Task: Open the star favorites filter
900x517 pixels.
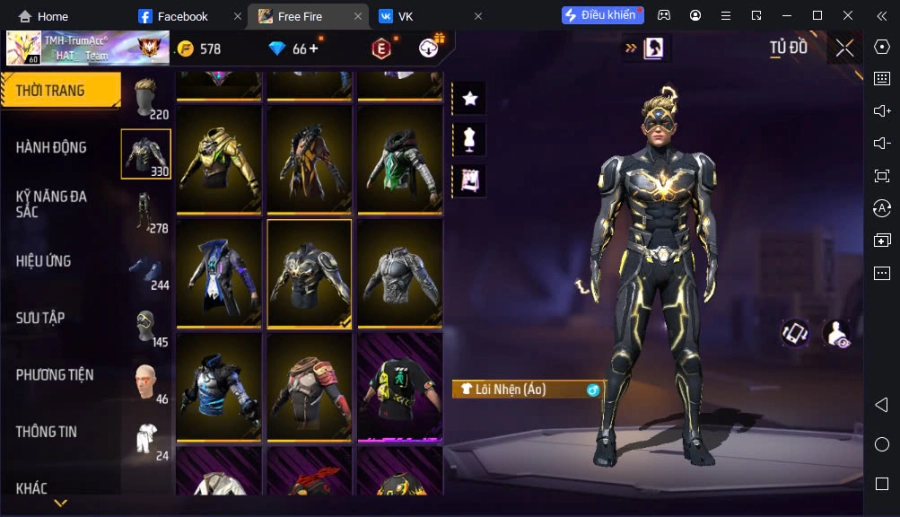Action: (469, 98)
